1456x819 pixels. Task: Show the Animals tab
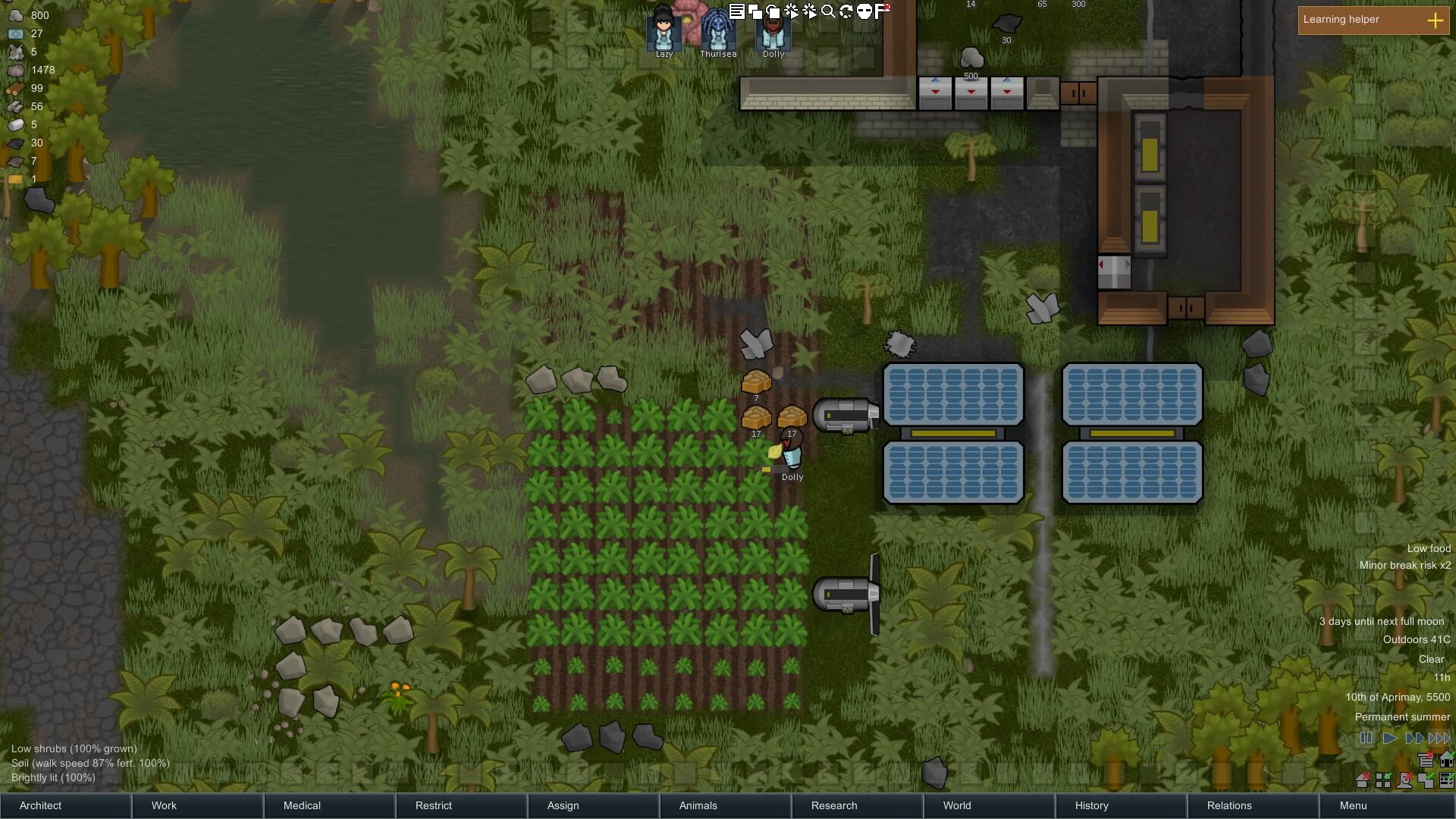point(725,805)
